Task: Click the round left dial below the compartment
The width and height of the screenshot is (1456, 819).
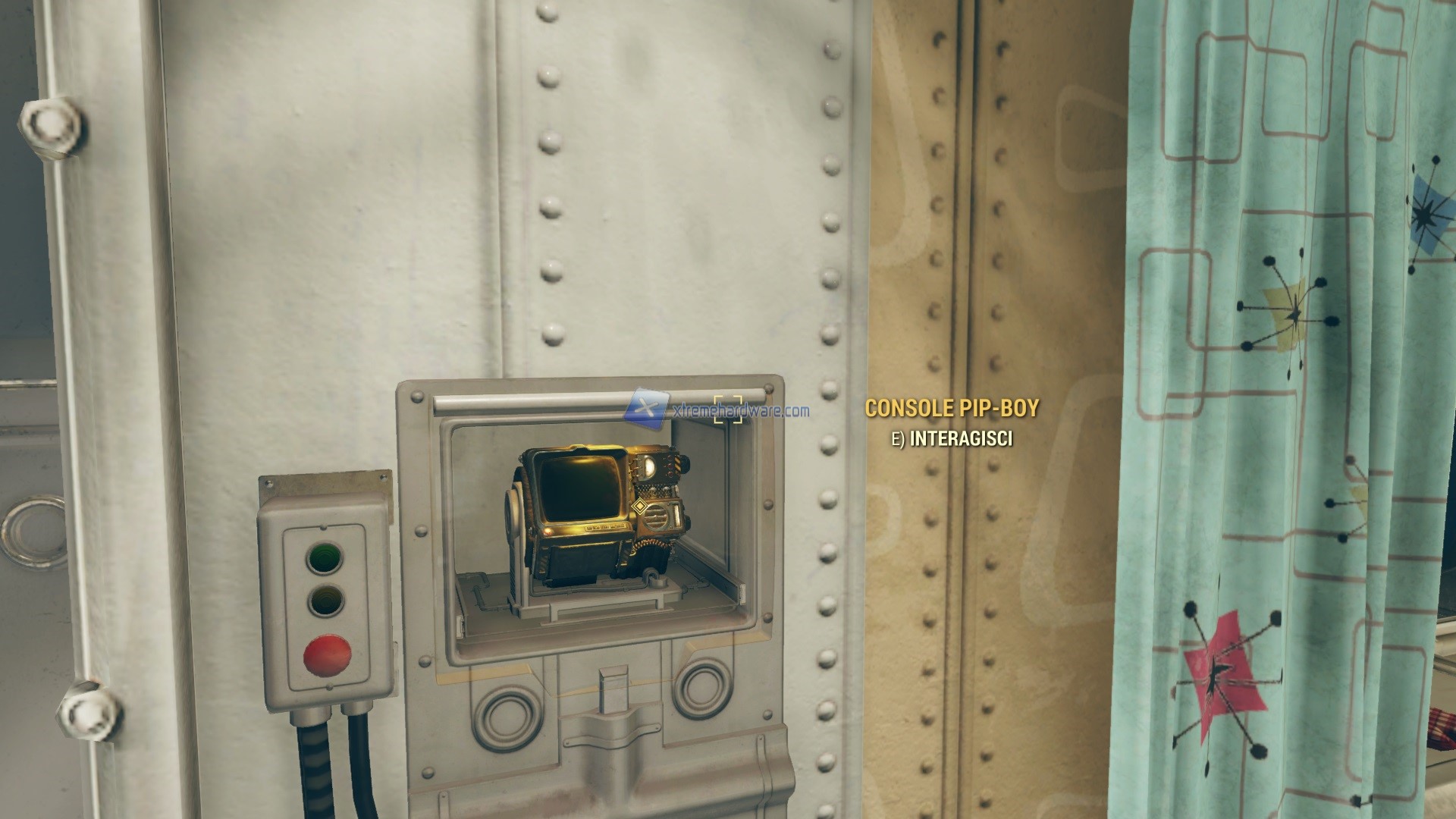Action: (x=506, y=717)
